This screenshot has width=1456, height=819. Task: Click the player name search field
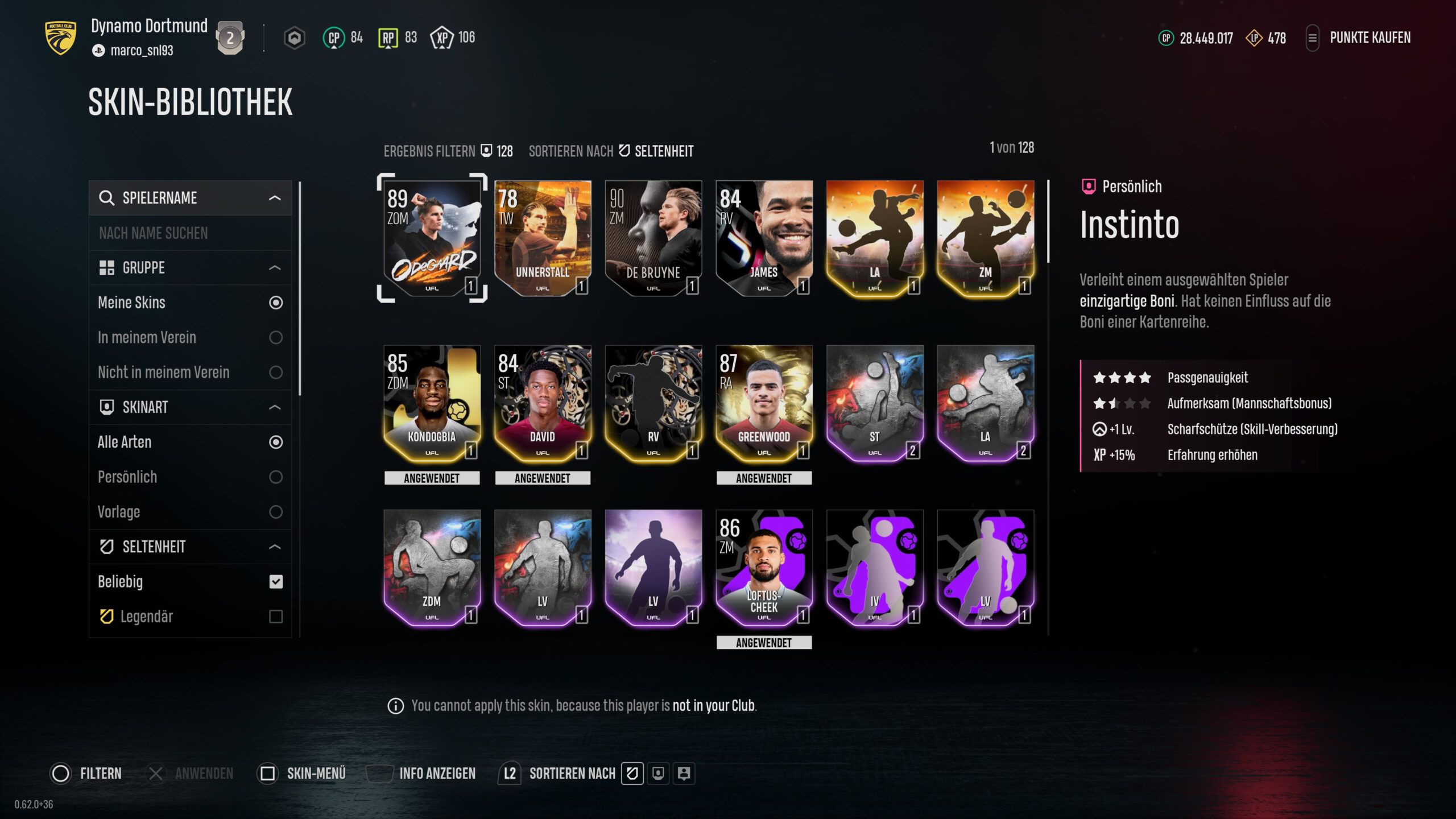[190, 233]
